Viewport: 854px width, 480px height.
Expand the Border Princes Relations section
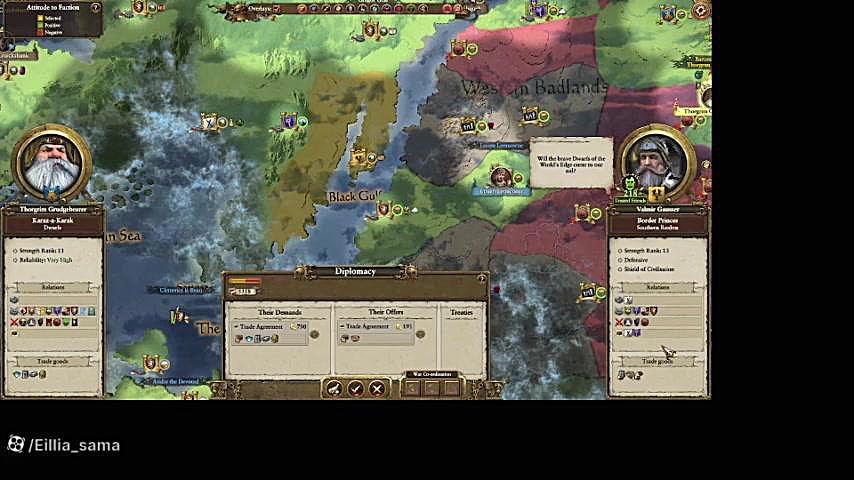coord(657,287)
